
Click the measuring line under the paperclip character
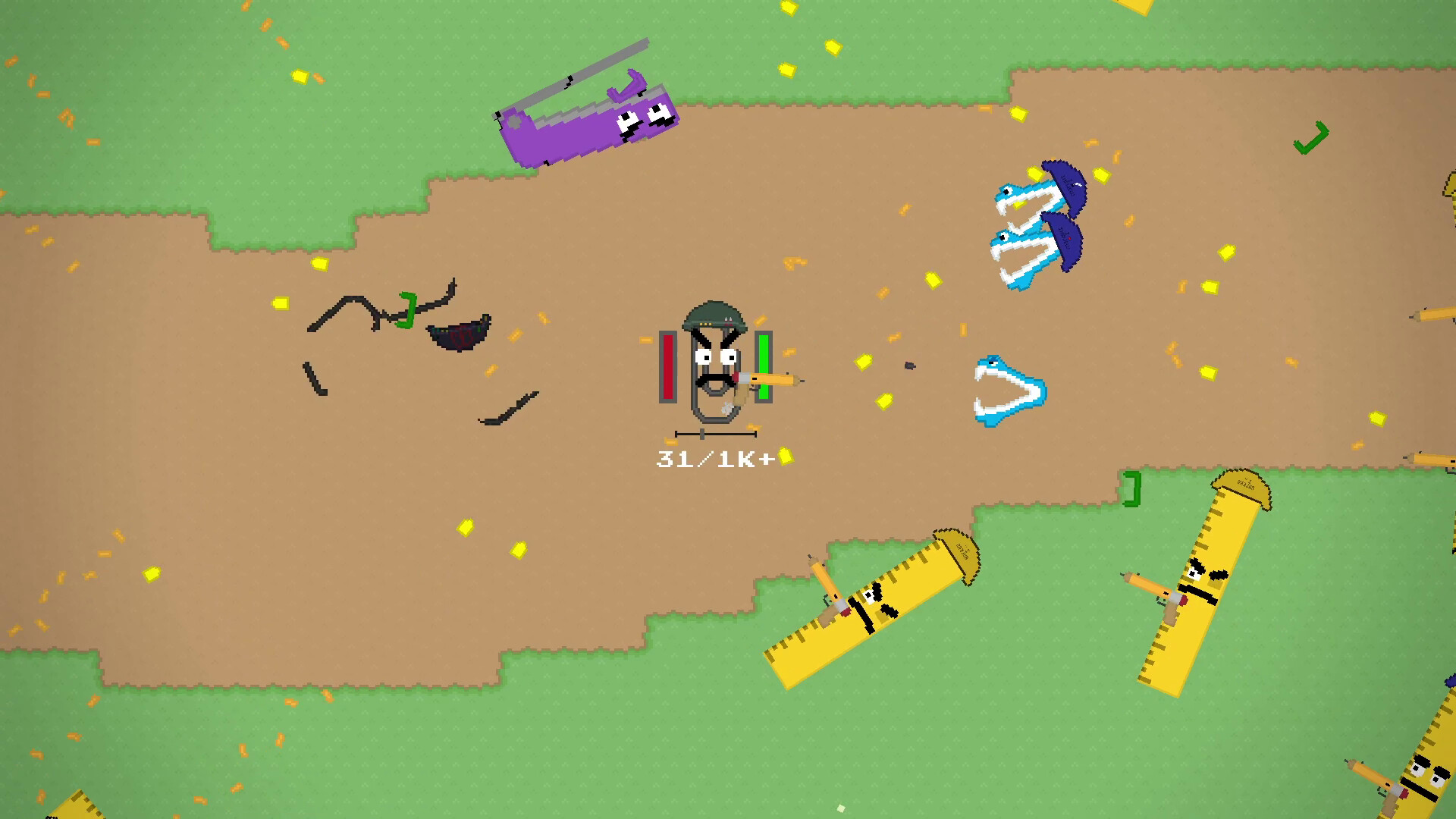pyautogui.click(x=717, y=434)
